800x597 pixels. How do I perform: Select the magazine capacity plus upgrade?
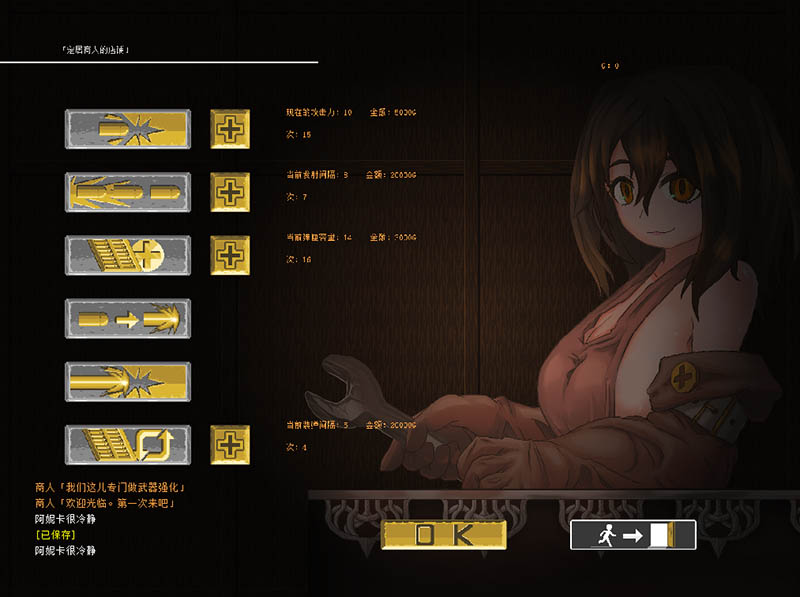[127, 255]
